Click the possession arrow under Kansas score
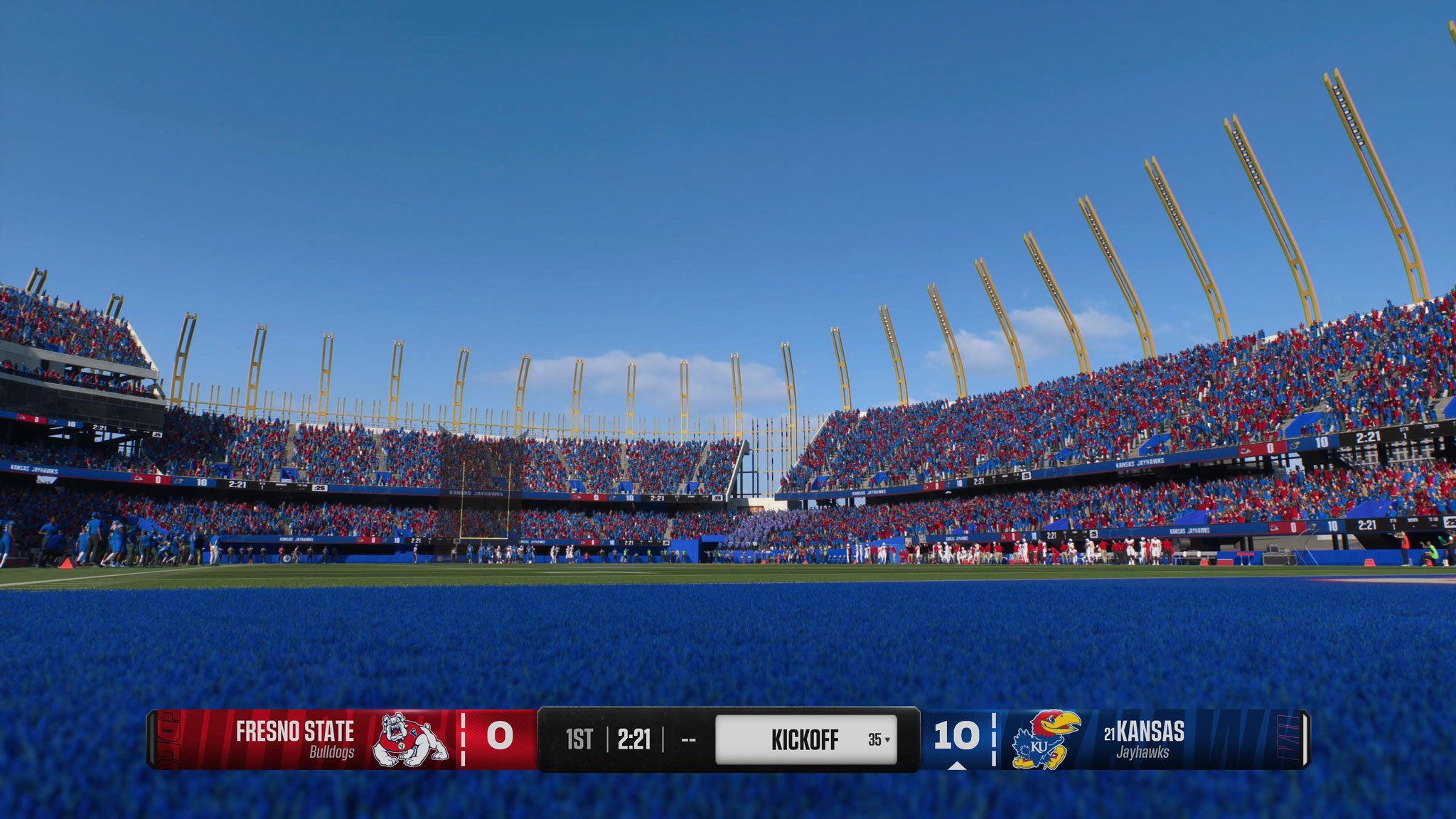 point(958,766)
